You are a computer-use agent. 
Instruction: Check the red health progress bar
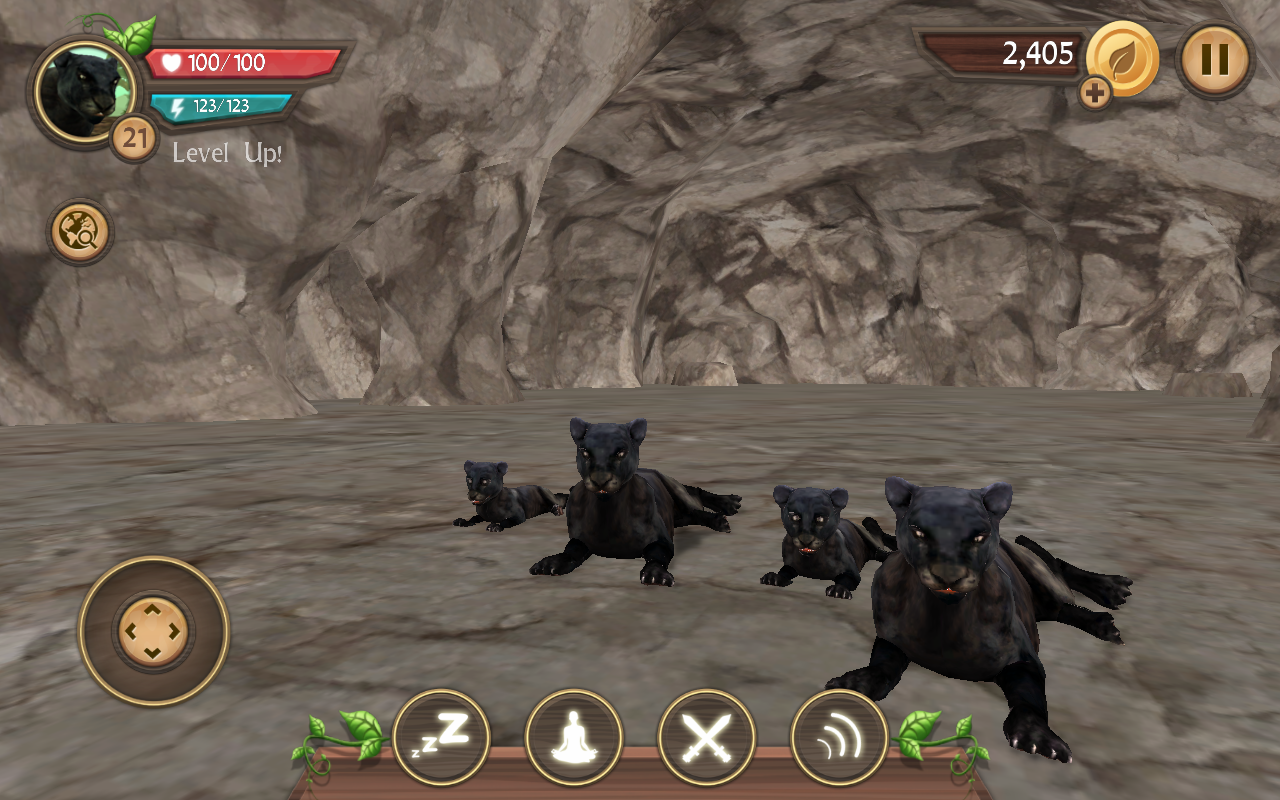(x=230, y=63)
